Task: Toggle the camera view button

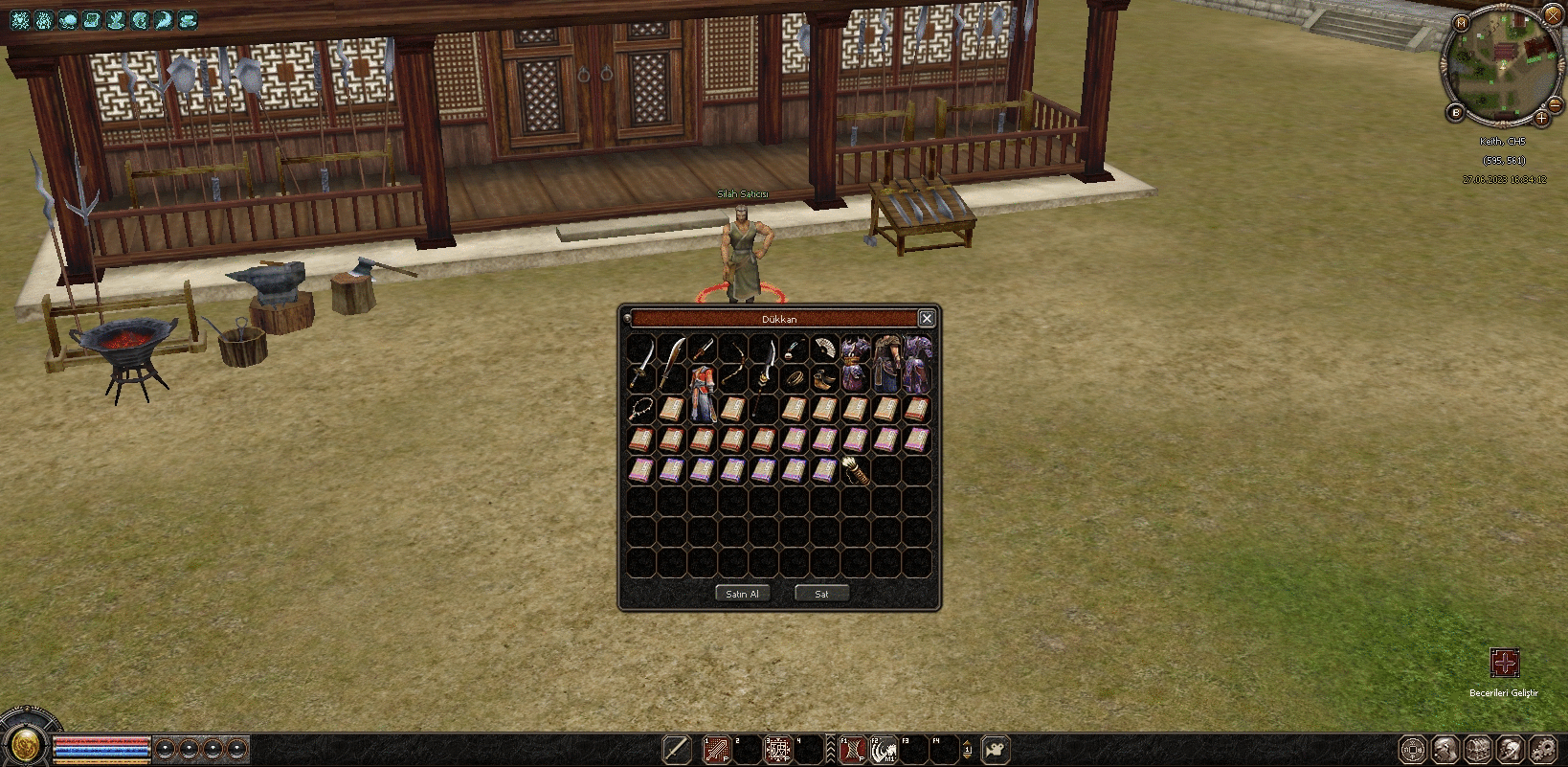Action: (x=997, y=749)
